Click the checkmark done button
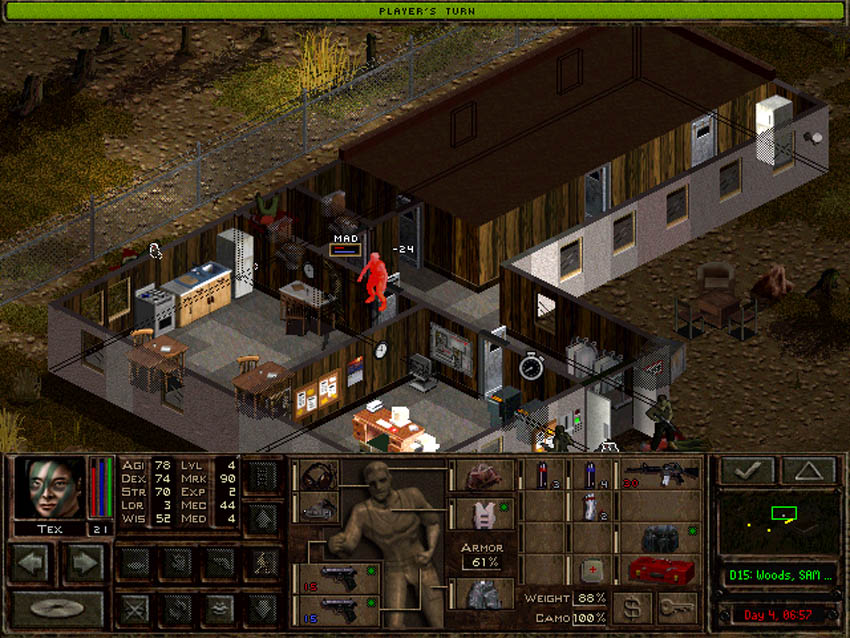The height and width of the screenshot is (638, 850). (747, 471)
